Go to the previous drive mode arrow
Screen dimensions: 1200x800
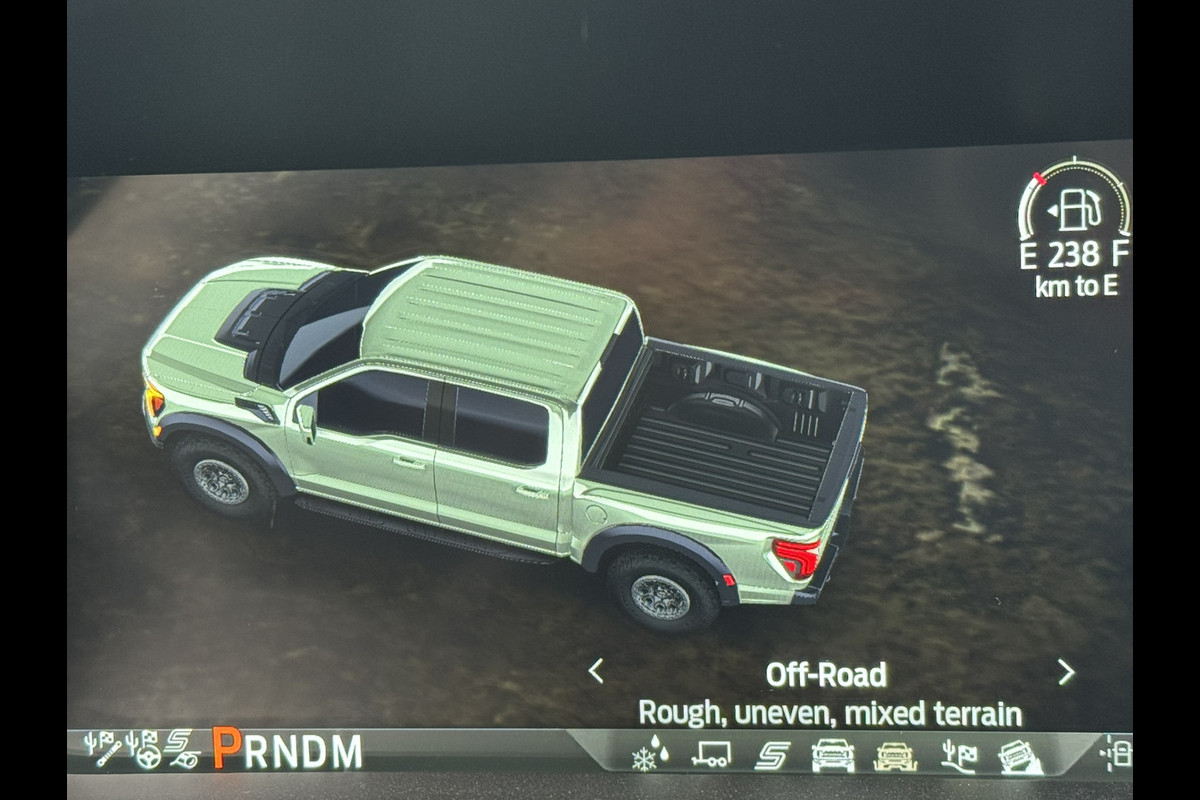pos(596,671)
